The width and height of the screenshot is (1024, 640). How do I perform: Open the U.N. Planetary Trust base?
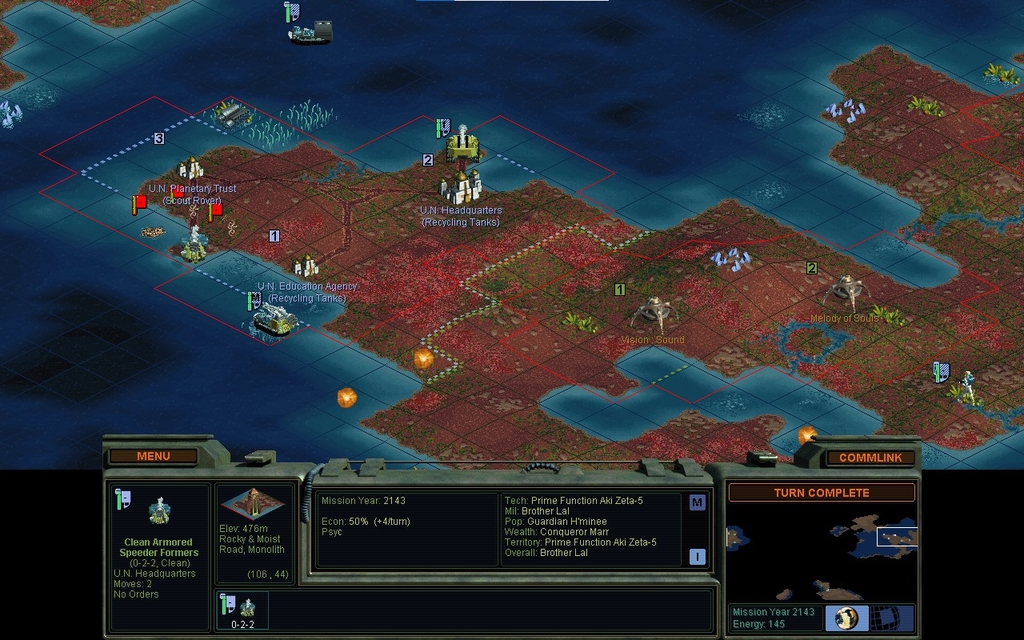tap(190, 169)
